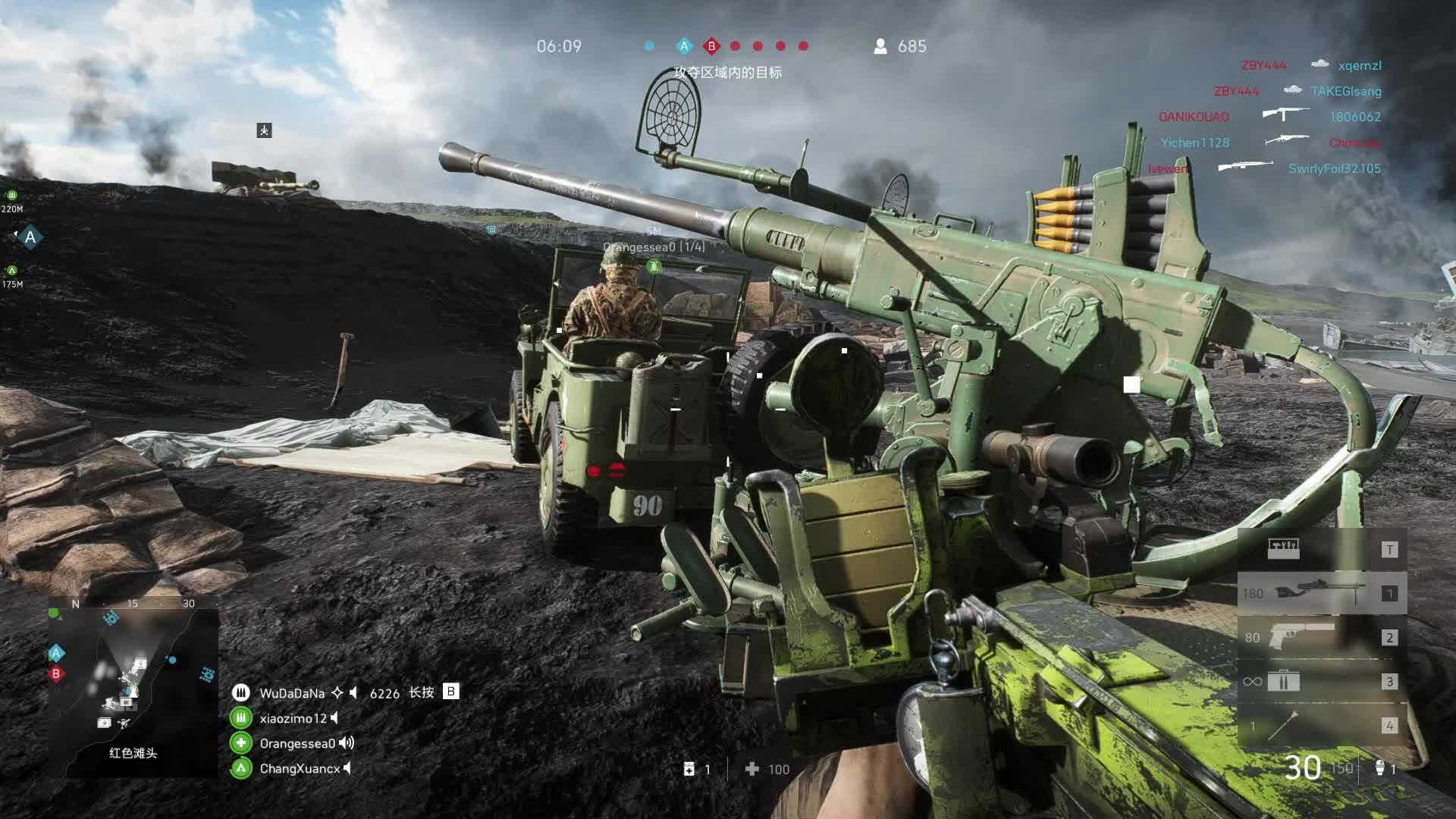Click the SwirlyFoil32105 kill feed entry
This screenshot has height=819, width=1456.
coord(1334,168)
